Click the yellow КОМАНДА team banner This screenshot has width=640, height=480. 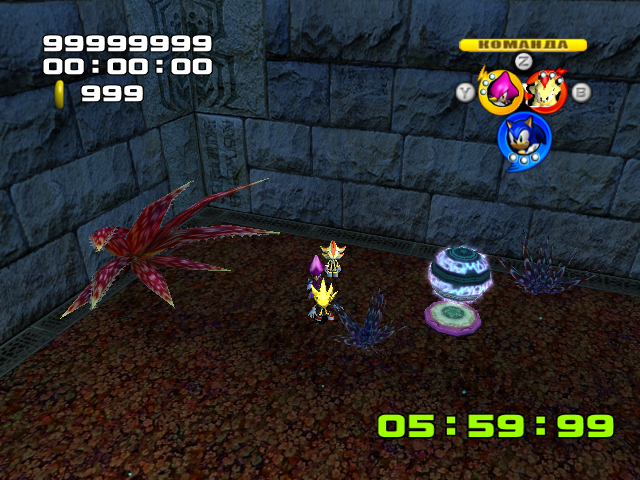click(522, 44)
